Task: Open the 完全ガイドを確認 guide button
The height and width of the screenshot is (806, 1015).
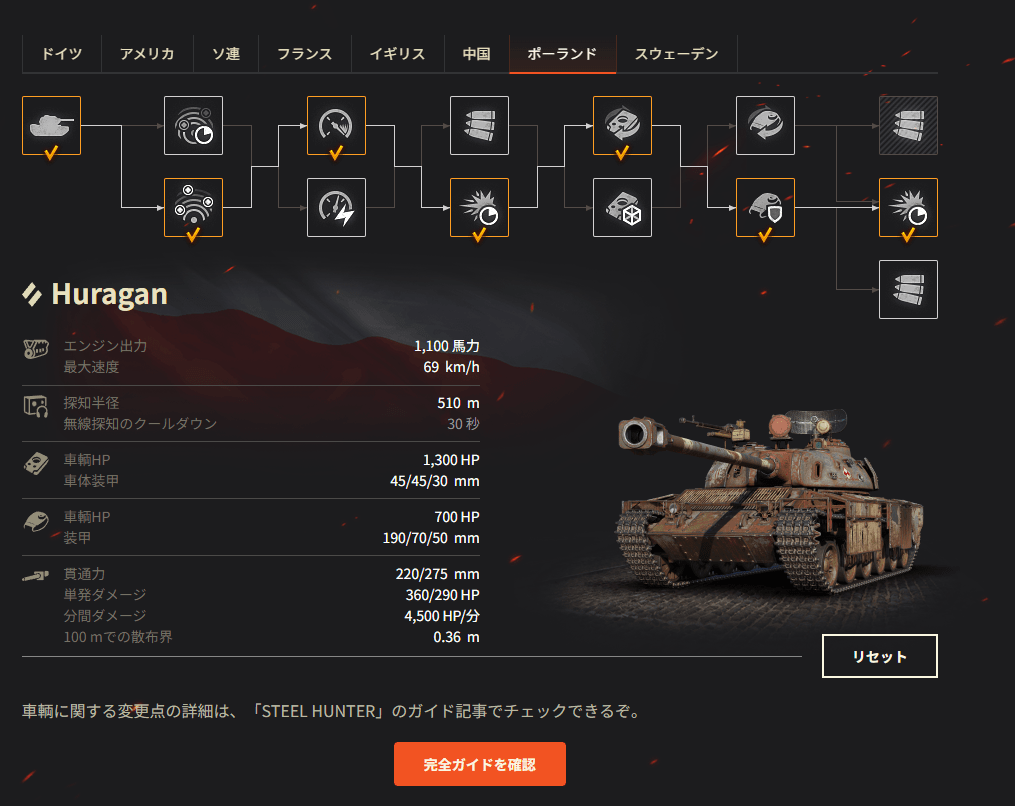Action: click(x=480, y=764)
